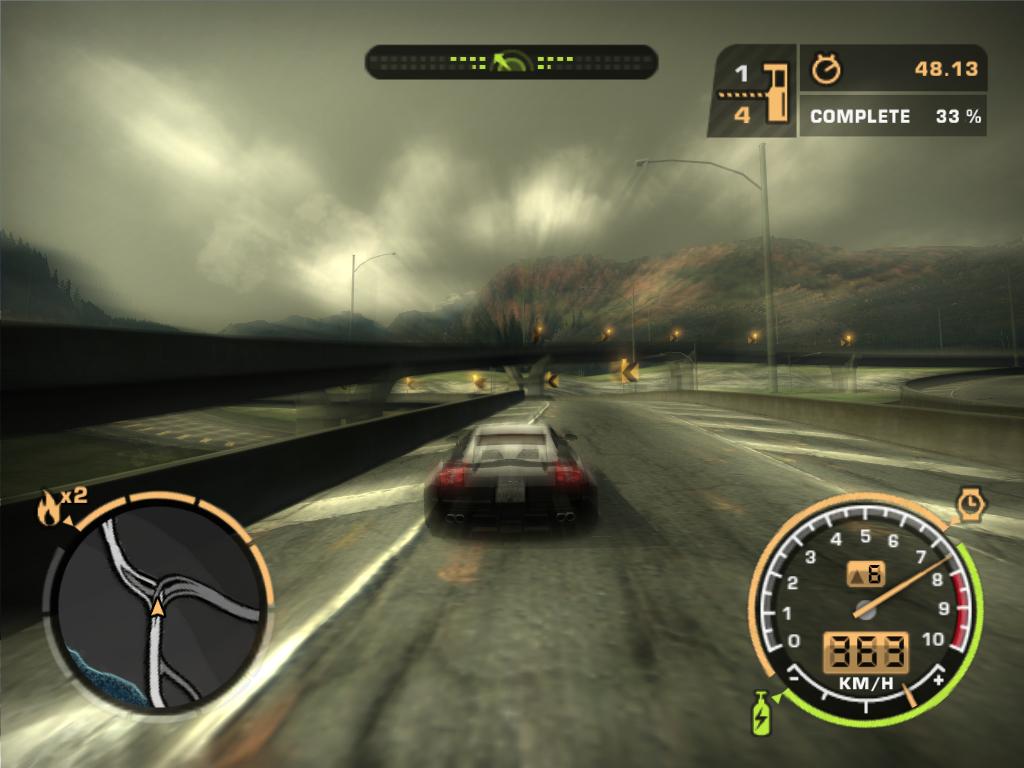Click the lap timer stopwatch icon
The height and width of the screenshot is (768, 1024).
tap(827, 69)
